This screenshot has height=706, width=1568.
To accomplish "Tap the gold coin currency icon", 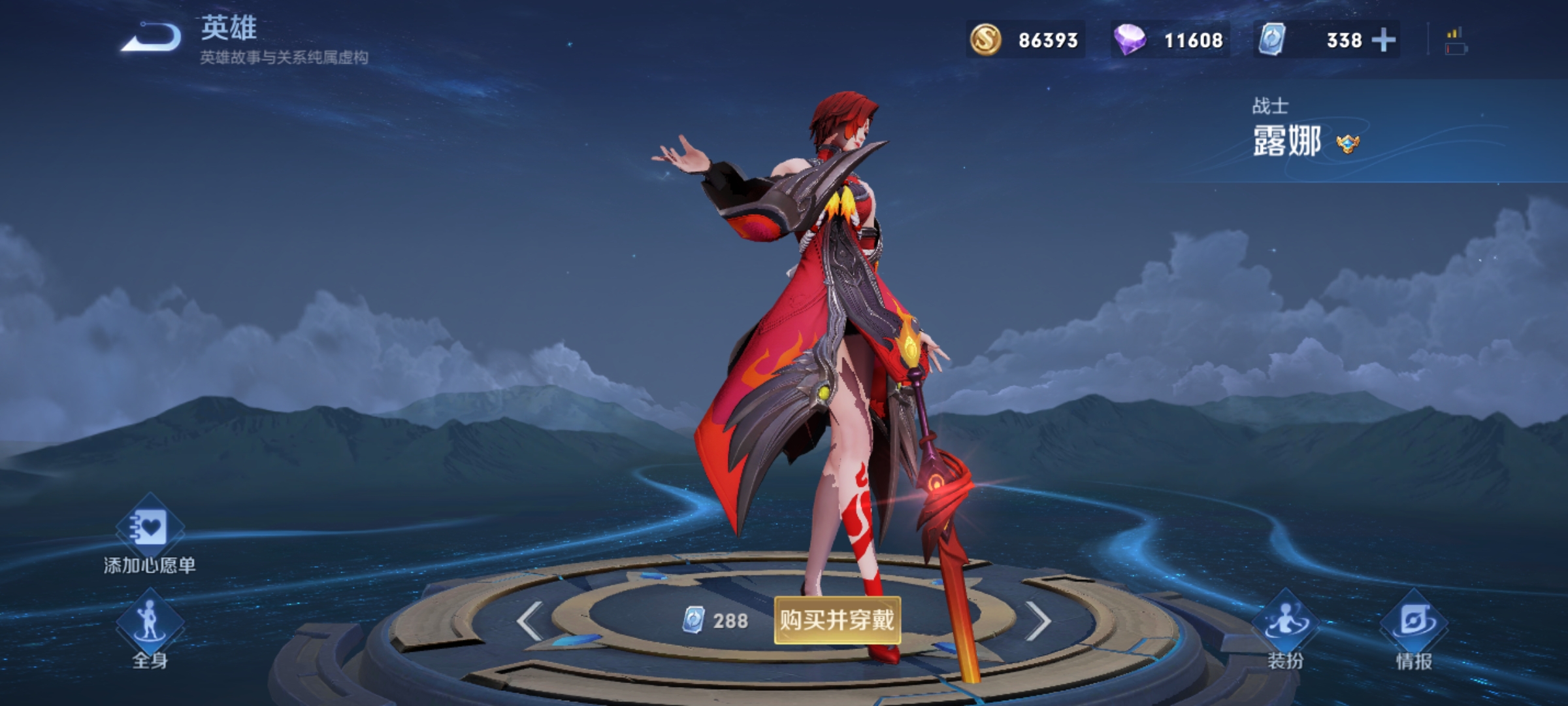I will 986,40.
